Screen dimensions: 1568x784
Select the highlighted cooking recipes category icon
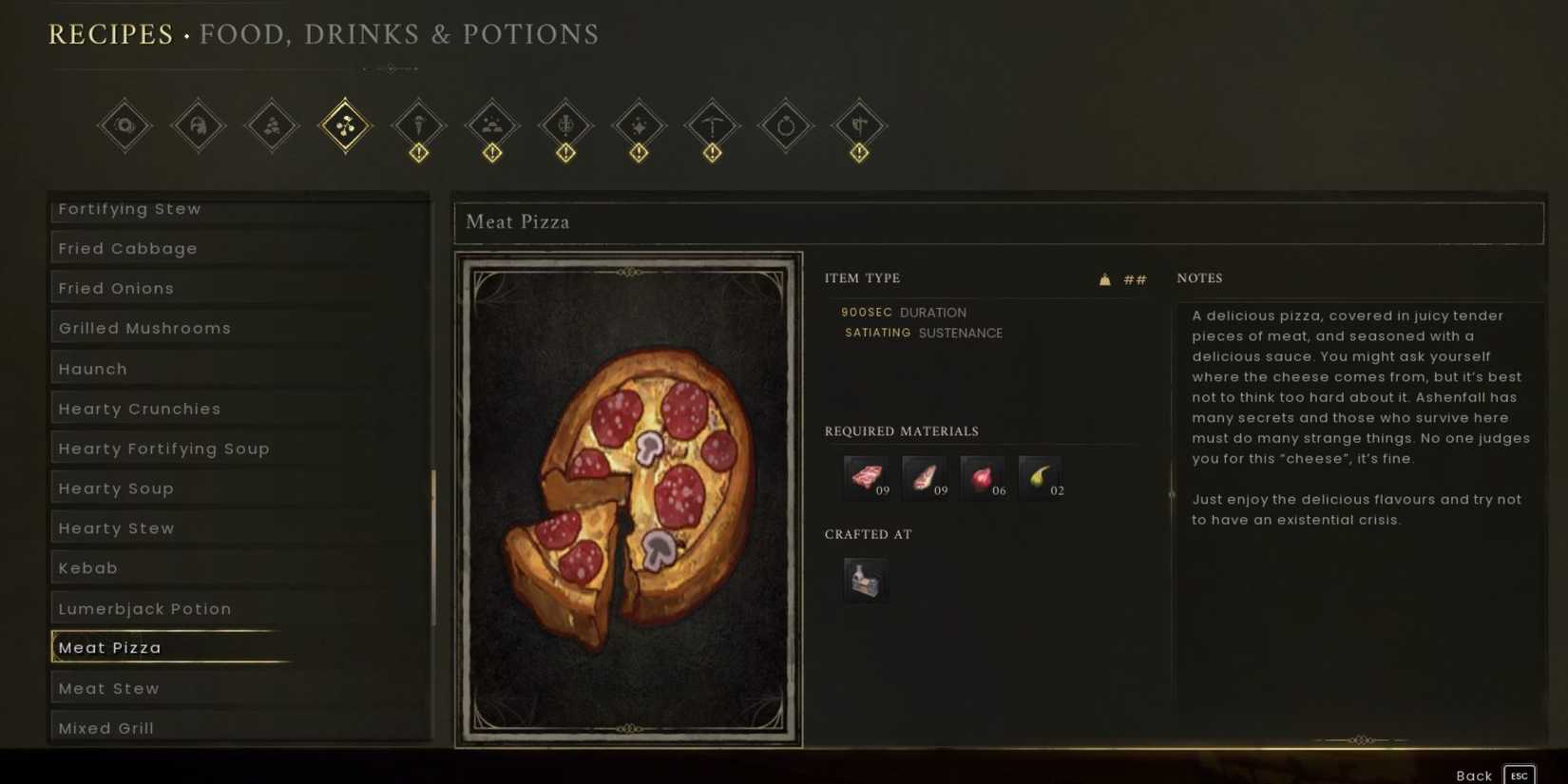click(x=345, y=124)
